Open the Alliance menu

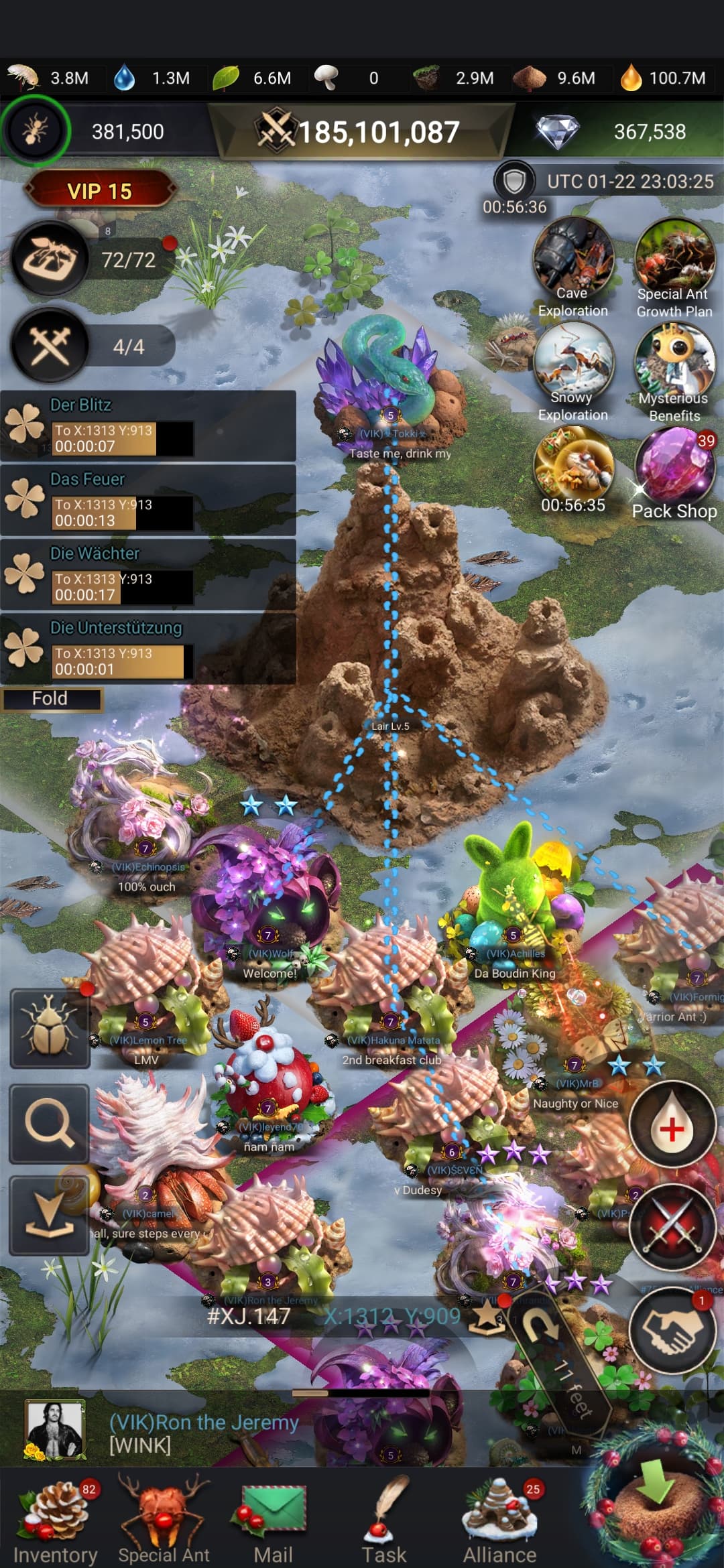click(x=500, y=1518)
